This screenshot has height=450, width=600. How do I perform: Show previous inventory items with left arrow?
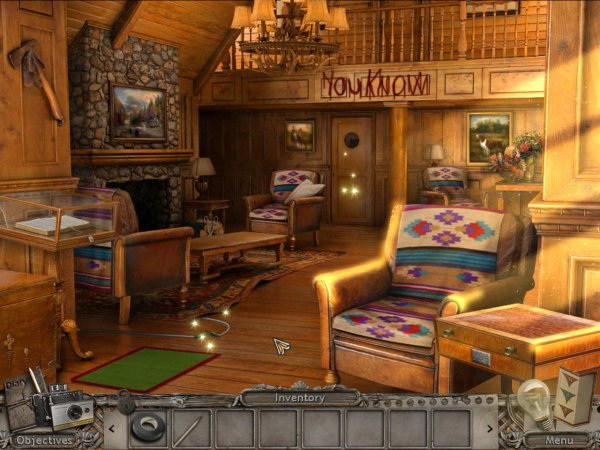click(x=110, y=428)
